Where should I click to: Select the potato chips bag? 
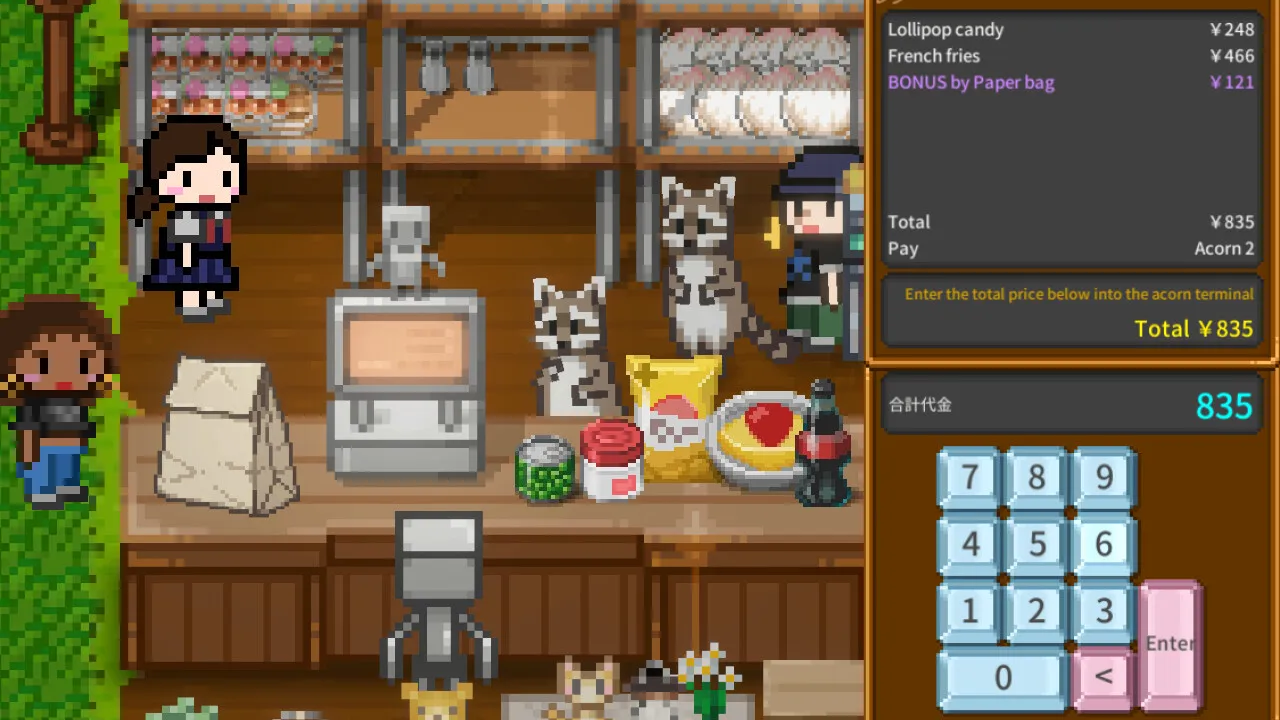(x=672, y=425)
